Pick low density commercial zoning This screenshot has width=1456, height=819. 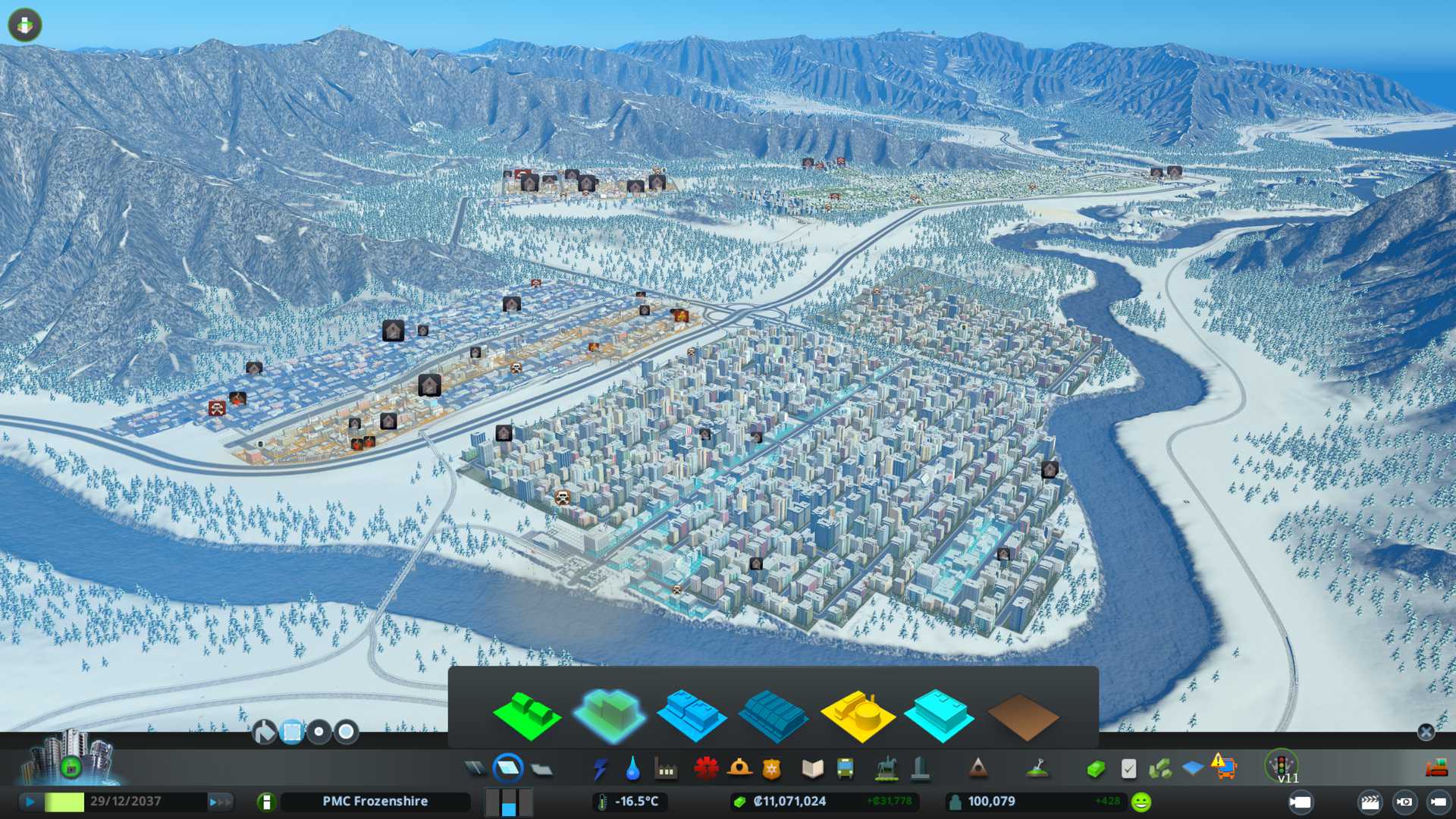[x=692, y=715]
